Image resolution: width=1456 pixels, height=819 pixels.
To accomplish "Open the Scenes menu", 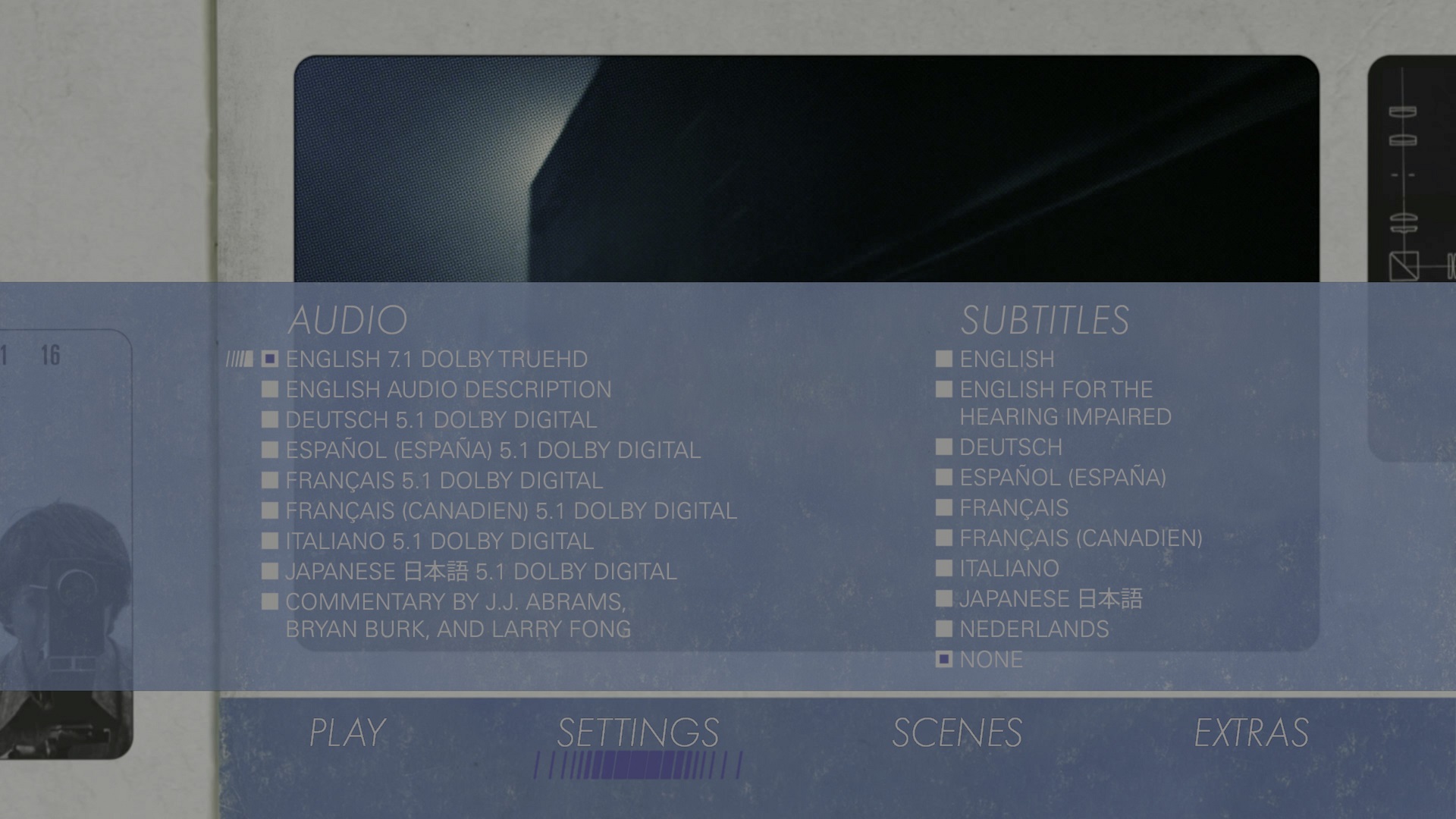I will (957, 733).
